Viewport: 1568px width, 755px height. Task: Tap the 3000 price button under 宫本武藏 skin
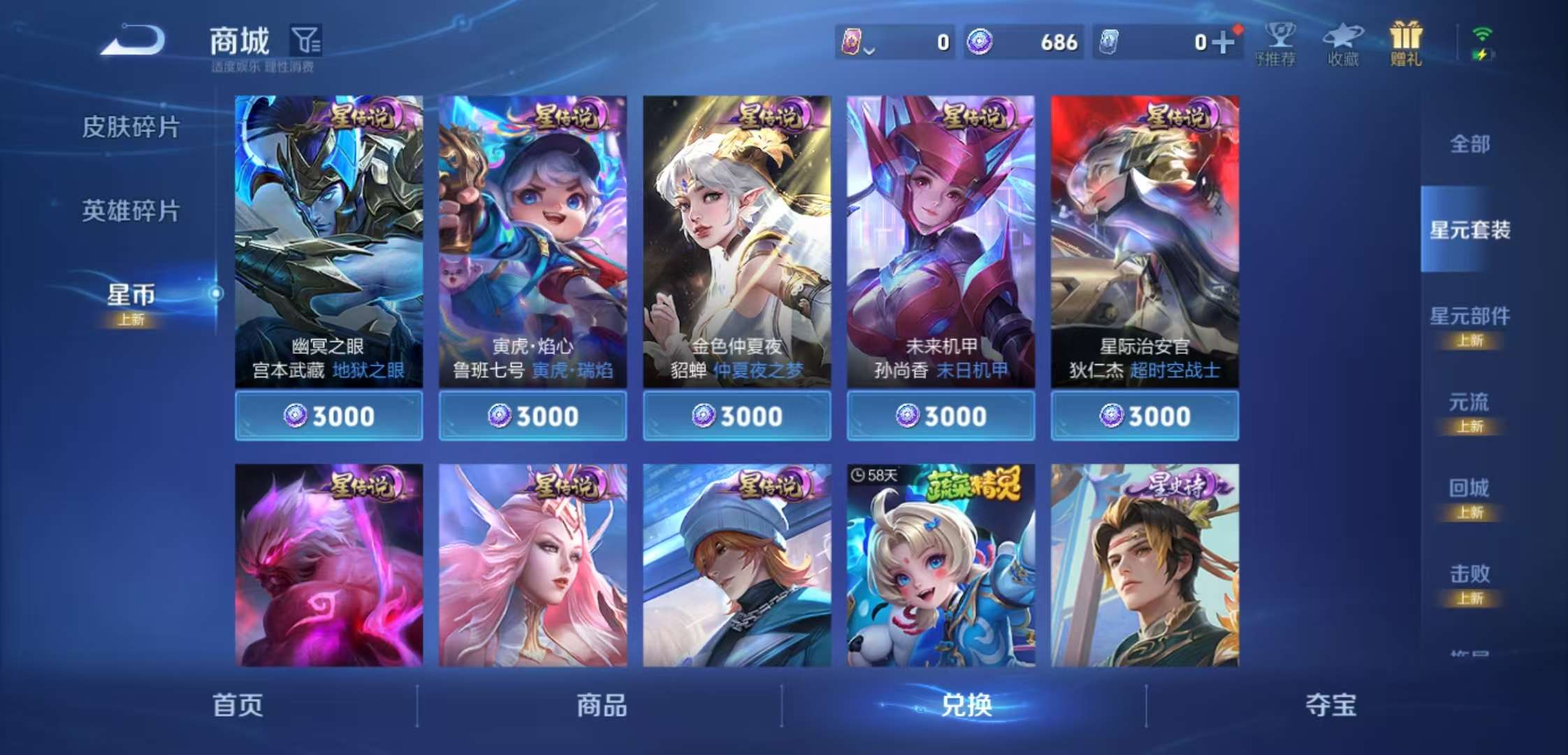(x=328, y=415)
